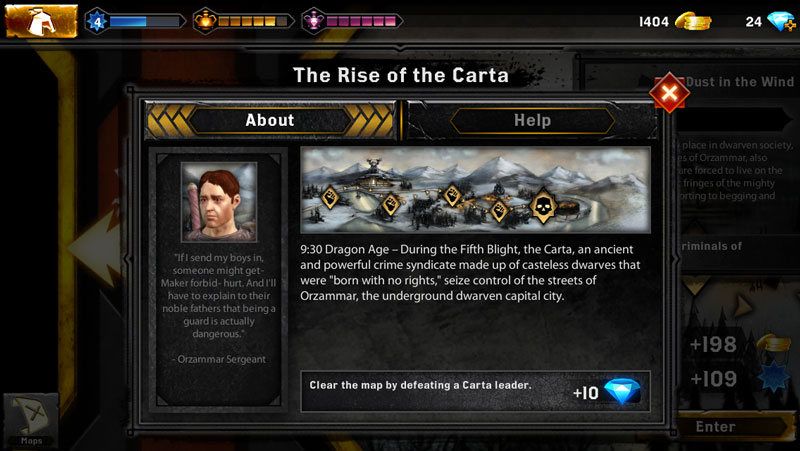This screenshot has height=451, width=800.
Task: Open the Maps button
Action: [x=31, y=420]
